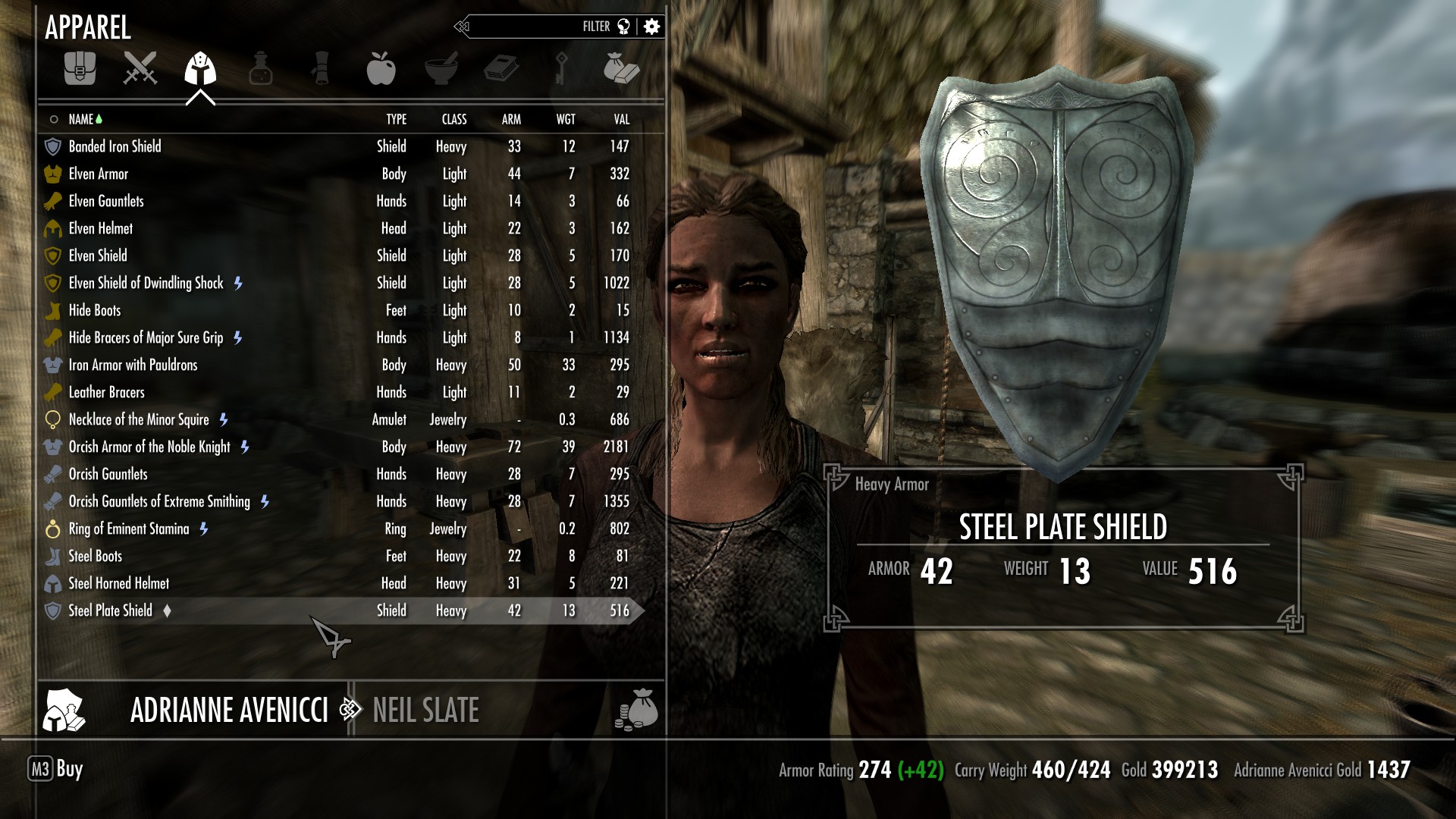Sort items by the WGT column header
This screenshot has width=1456, height=819.
click(x=566, y=119)
